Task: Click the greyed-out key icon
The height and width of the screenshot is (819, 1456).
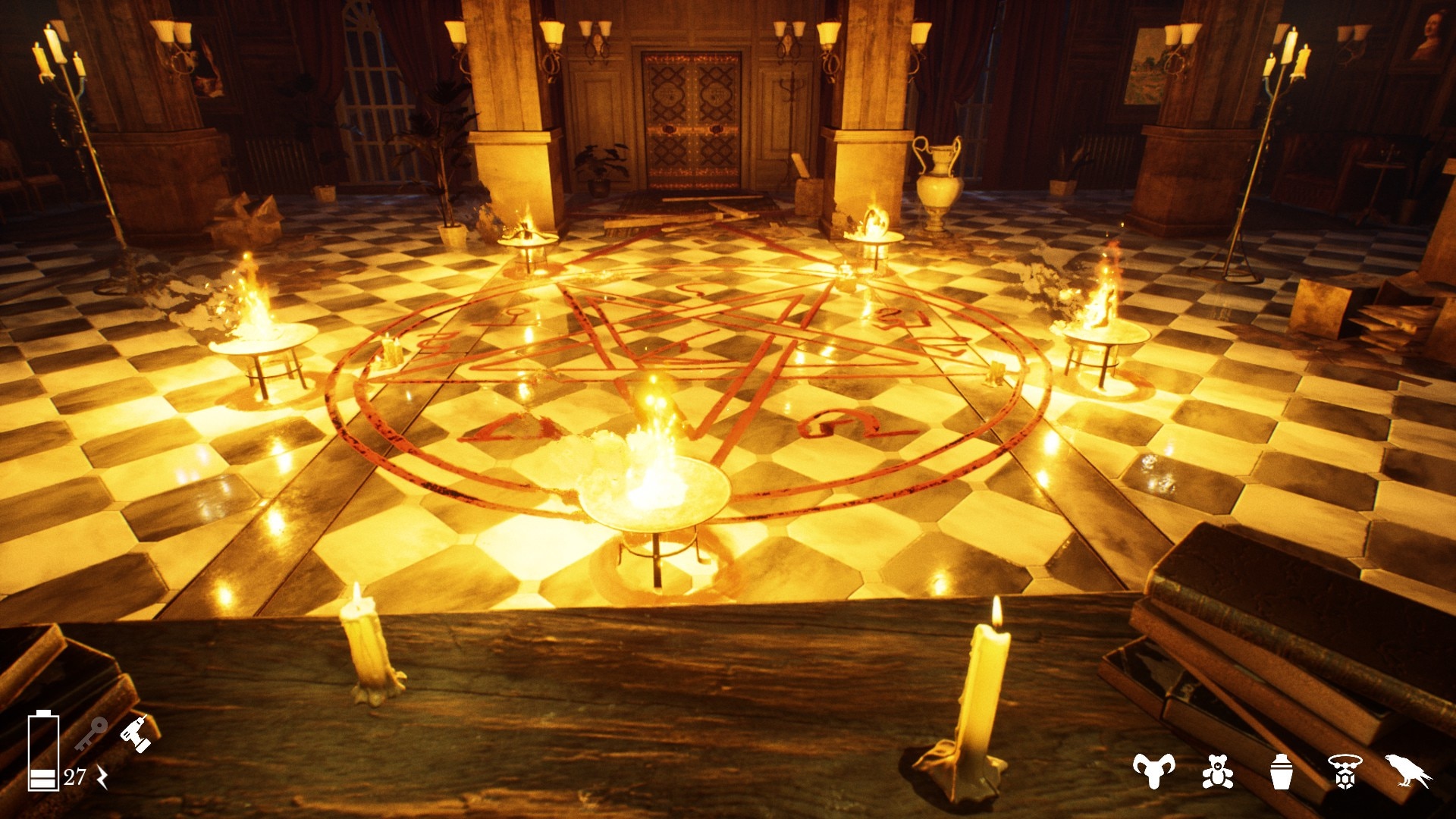Action: click(91, 734)
